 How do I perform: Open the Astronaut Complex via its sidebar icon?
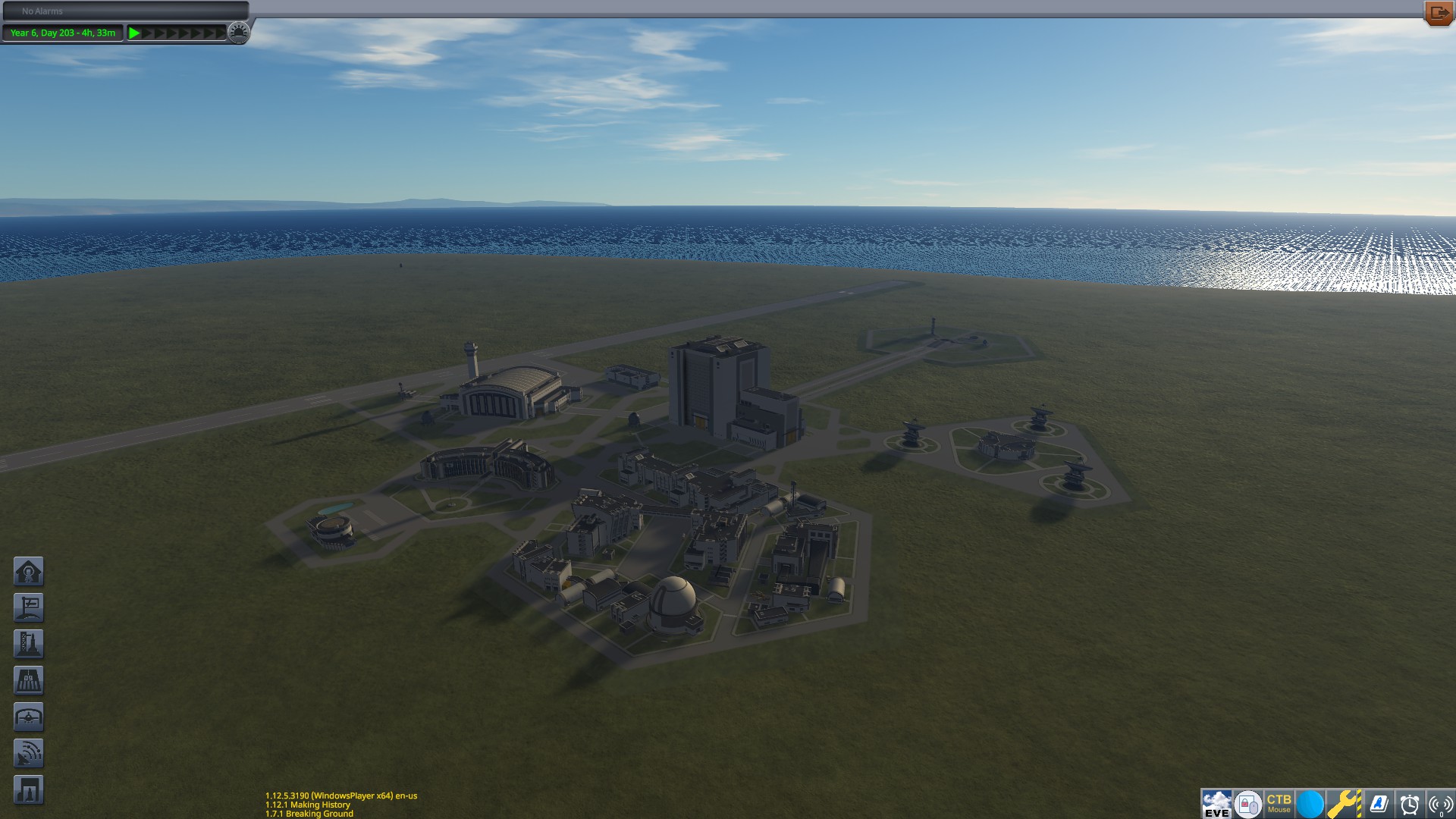[29, 571]
